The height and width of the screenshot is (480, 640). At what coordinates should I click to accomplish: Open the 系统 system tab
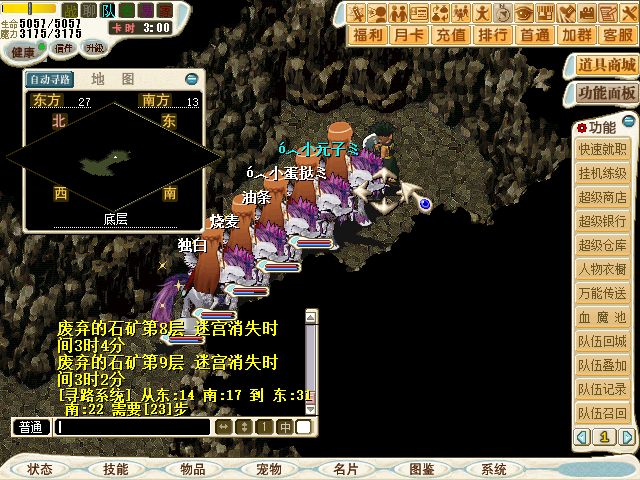pyautogui.click(x=494, y=469)
